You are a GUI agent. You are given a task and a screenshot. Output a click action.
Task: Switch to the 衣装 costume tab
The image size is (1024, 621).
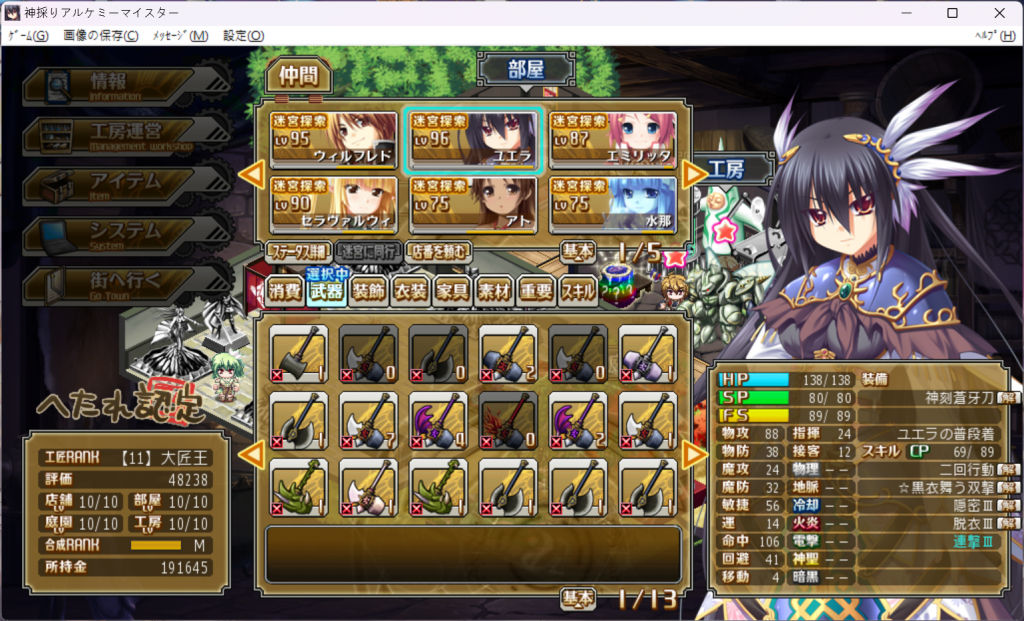click(x=410, y=291)
